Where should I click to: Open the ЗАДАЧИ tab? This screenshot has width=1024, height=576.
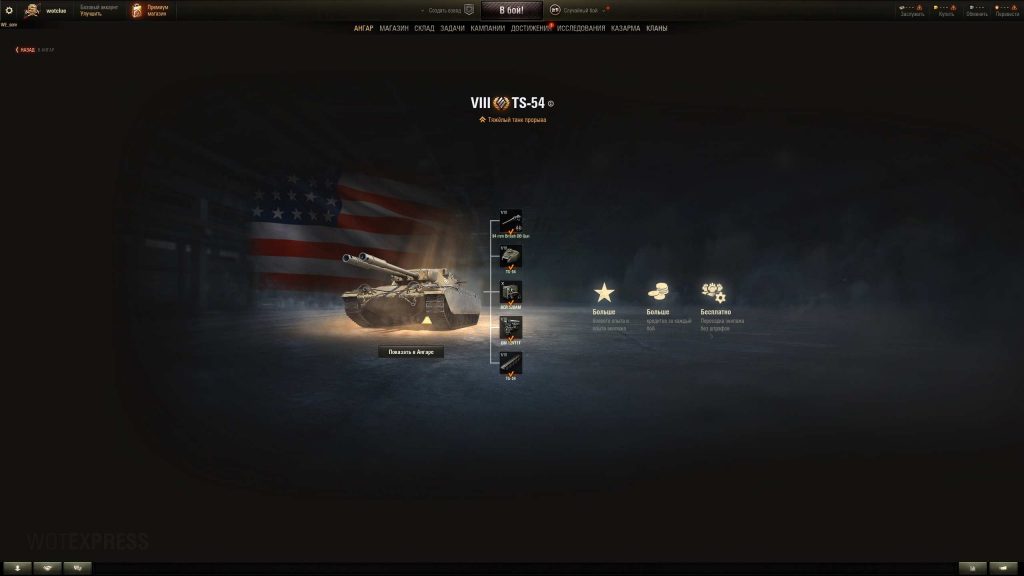(452, 28)
